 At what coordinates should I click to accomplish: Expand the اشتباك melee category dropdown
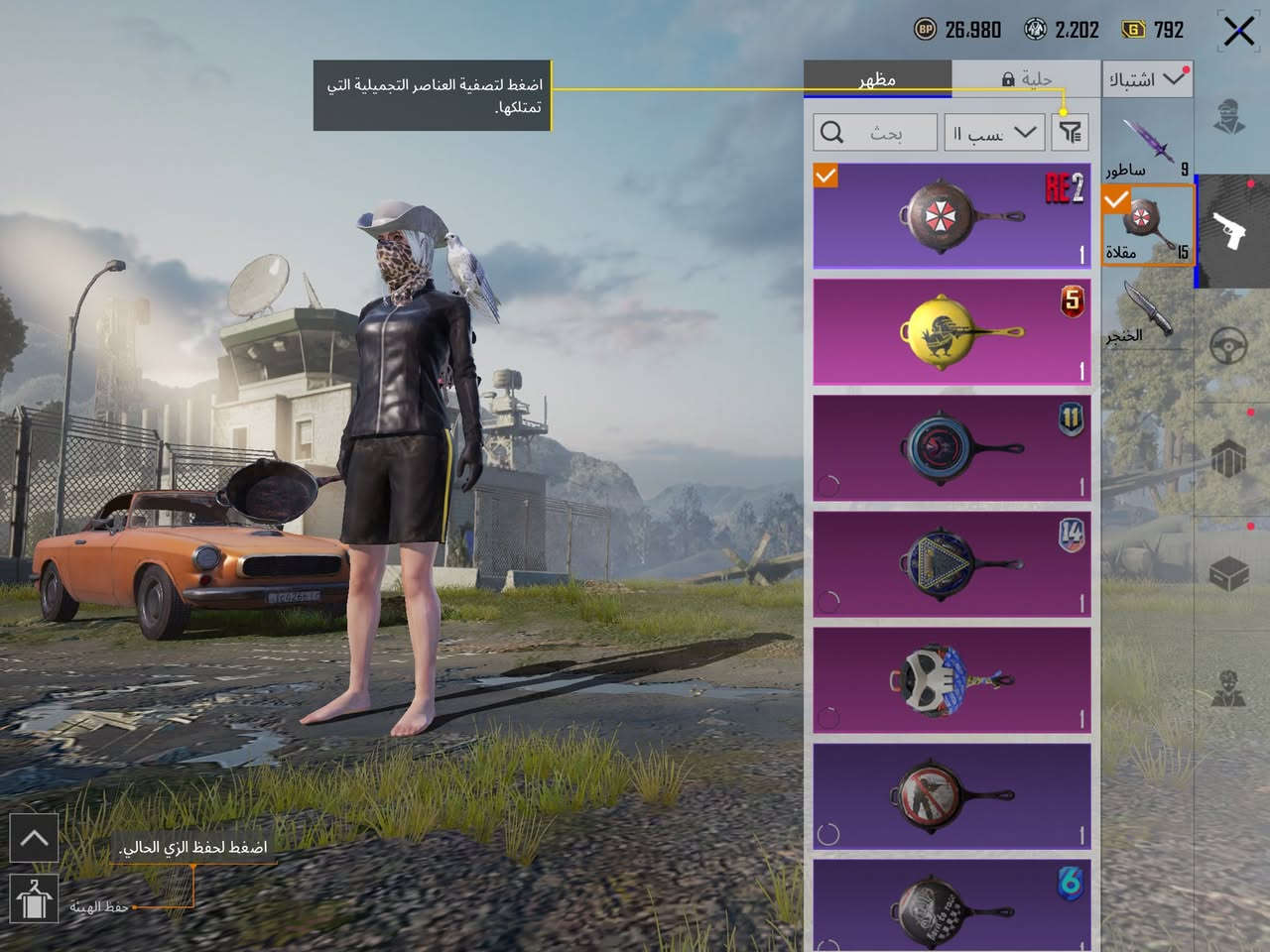[x=1147, y=79]
